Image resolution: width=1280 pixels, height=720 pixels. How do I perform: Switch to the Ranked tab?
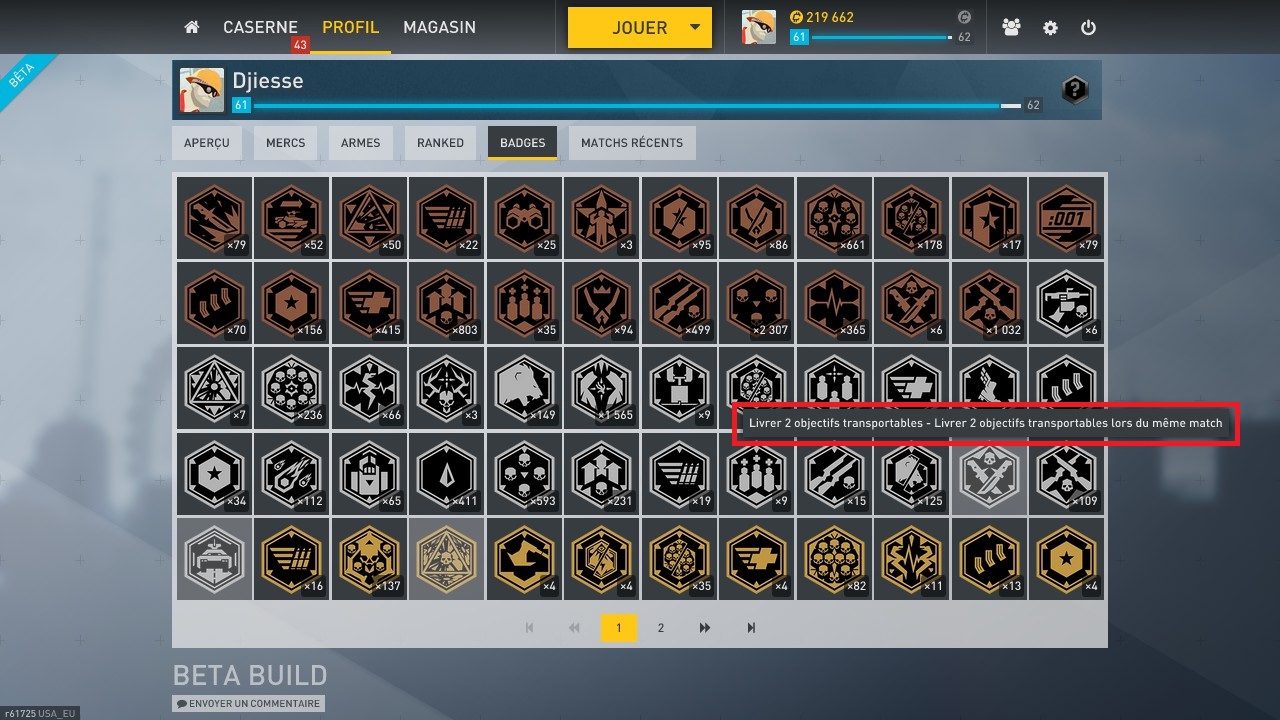click(440, 143)
